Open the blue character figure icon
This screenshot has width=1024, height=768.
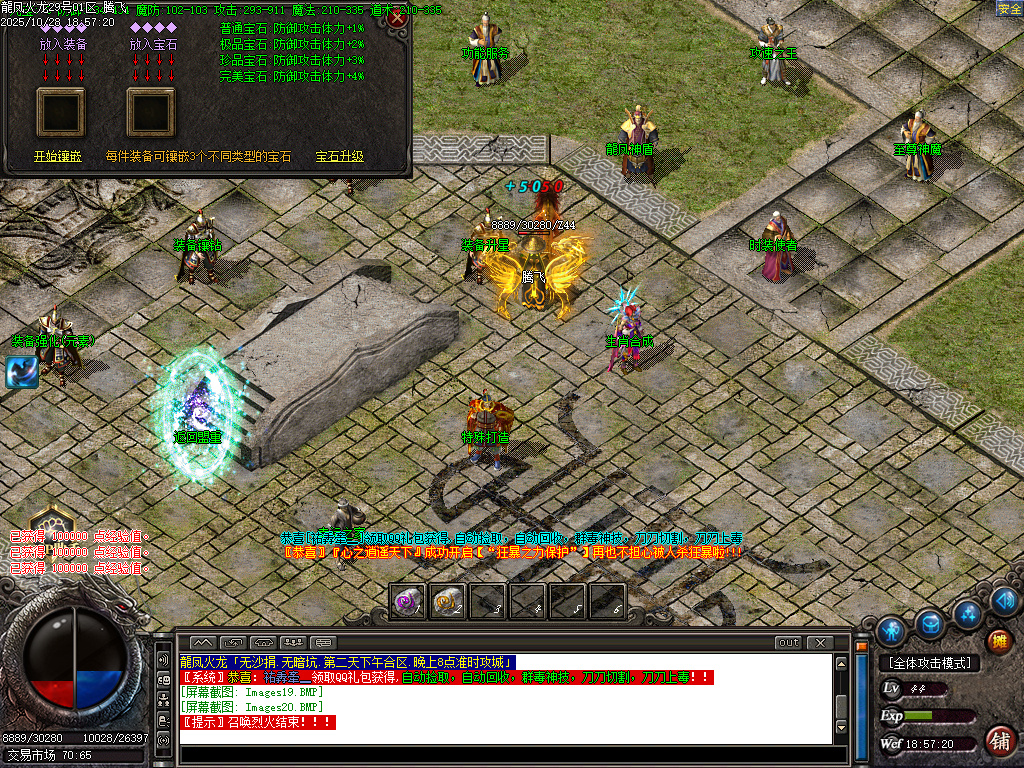(x=890, y=631)
